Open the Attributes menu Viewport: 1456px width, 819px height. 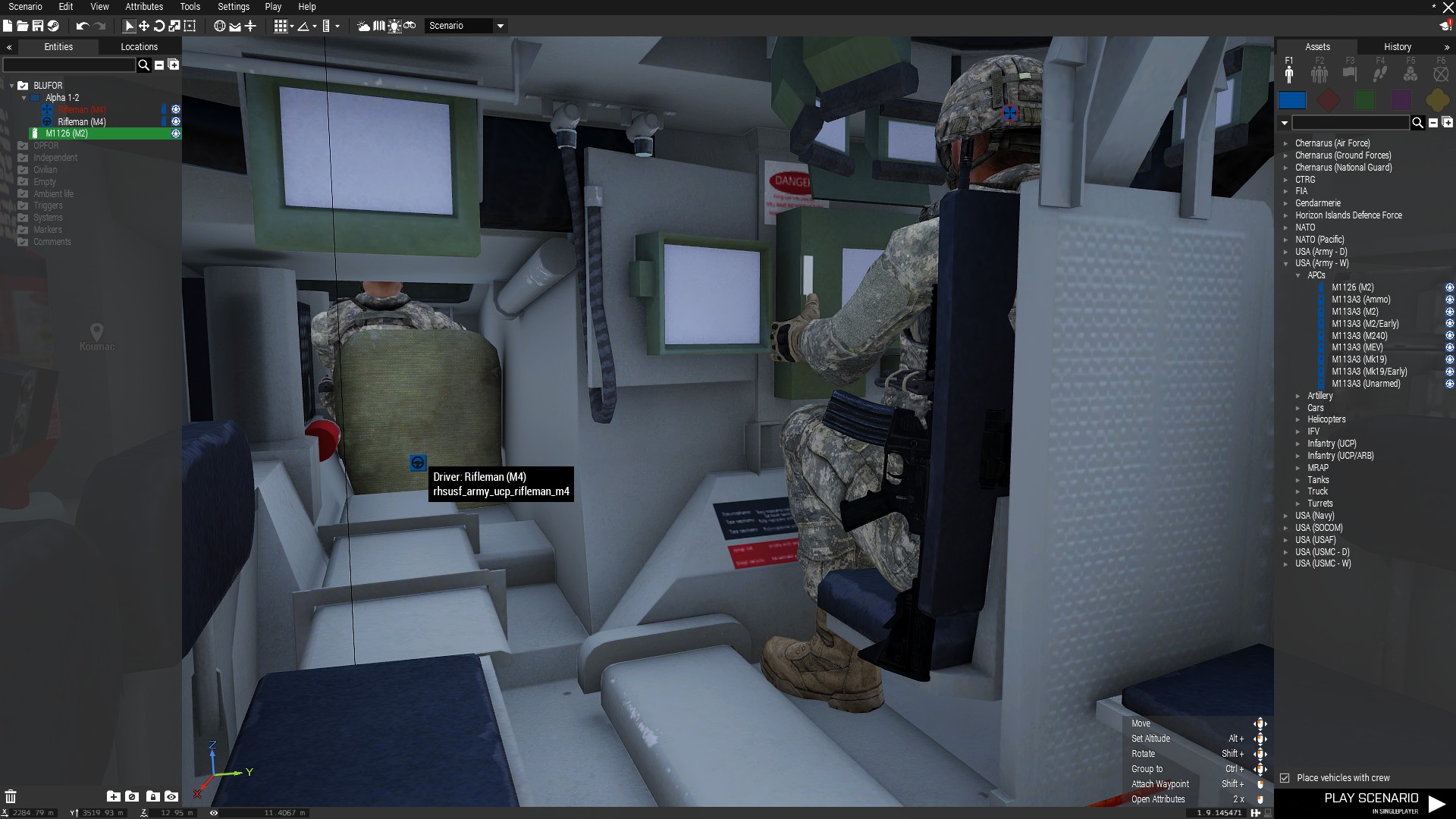coord(144,7)
